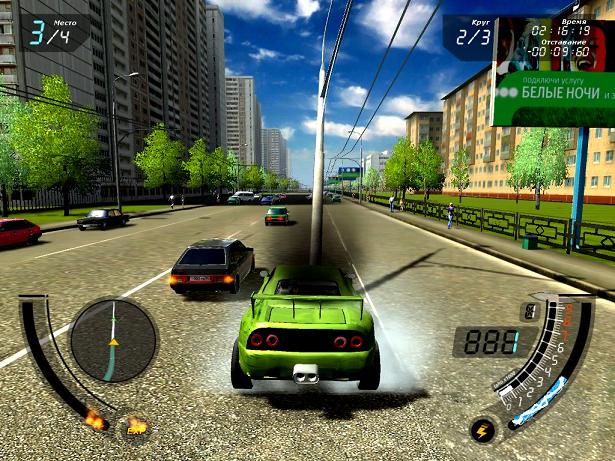Activate the lightning bolt nitro icon
Viewport: 615px width, 461px height.
483,431
